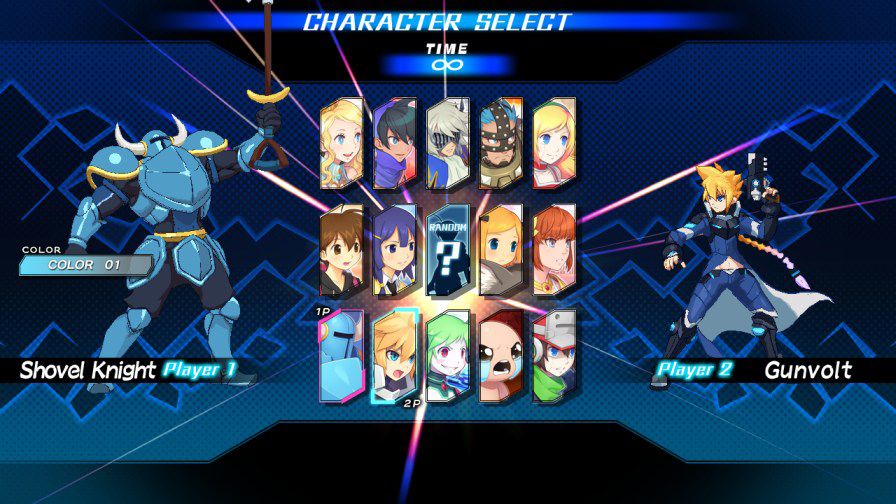Select the red-haired girl with cheek bandage
This screenshot has height=504, width=896.
point(554,251)
